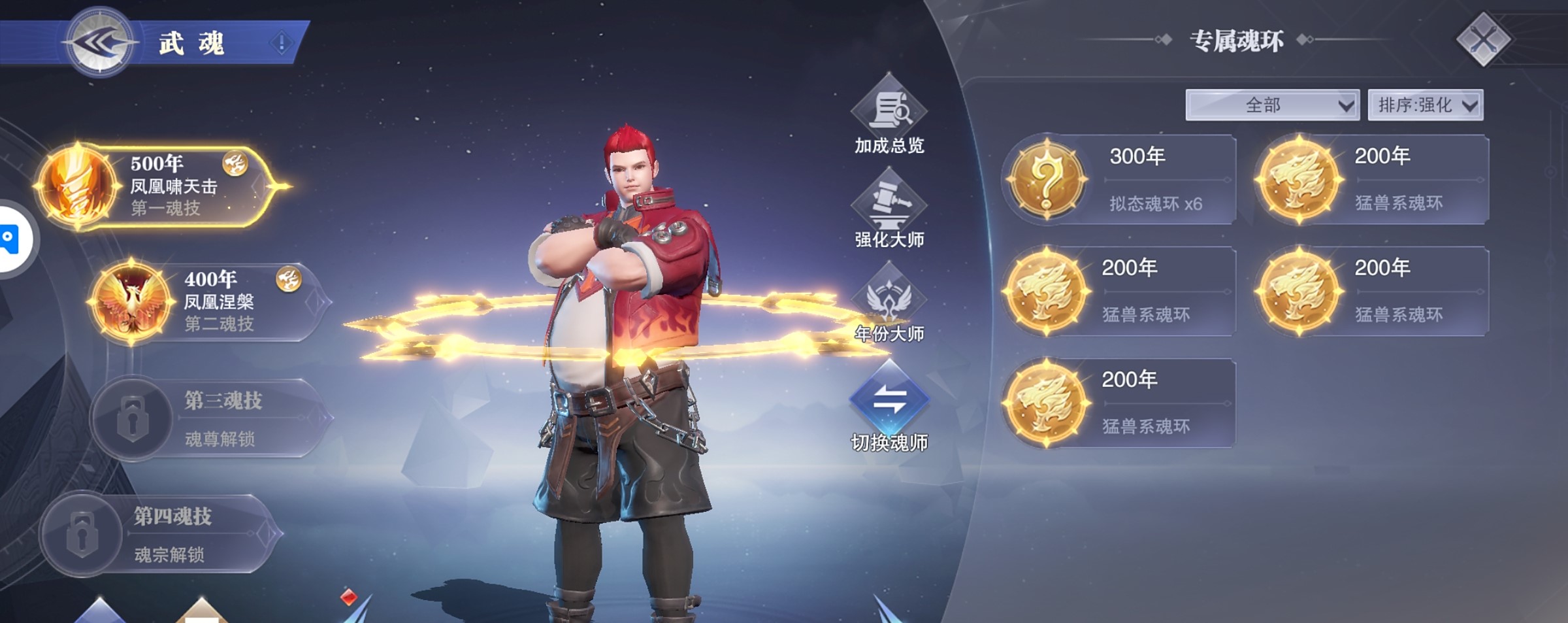Tap the locked 第三魂技 slot
The height and width of the screenshot is (623, 1568).
(x=209, y=418)
